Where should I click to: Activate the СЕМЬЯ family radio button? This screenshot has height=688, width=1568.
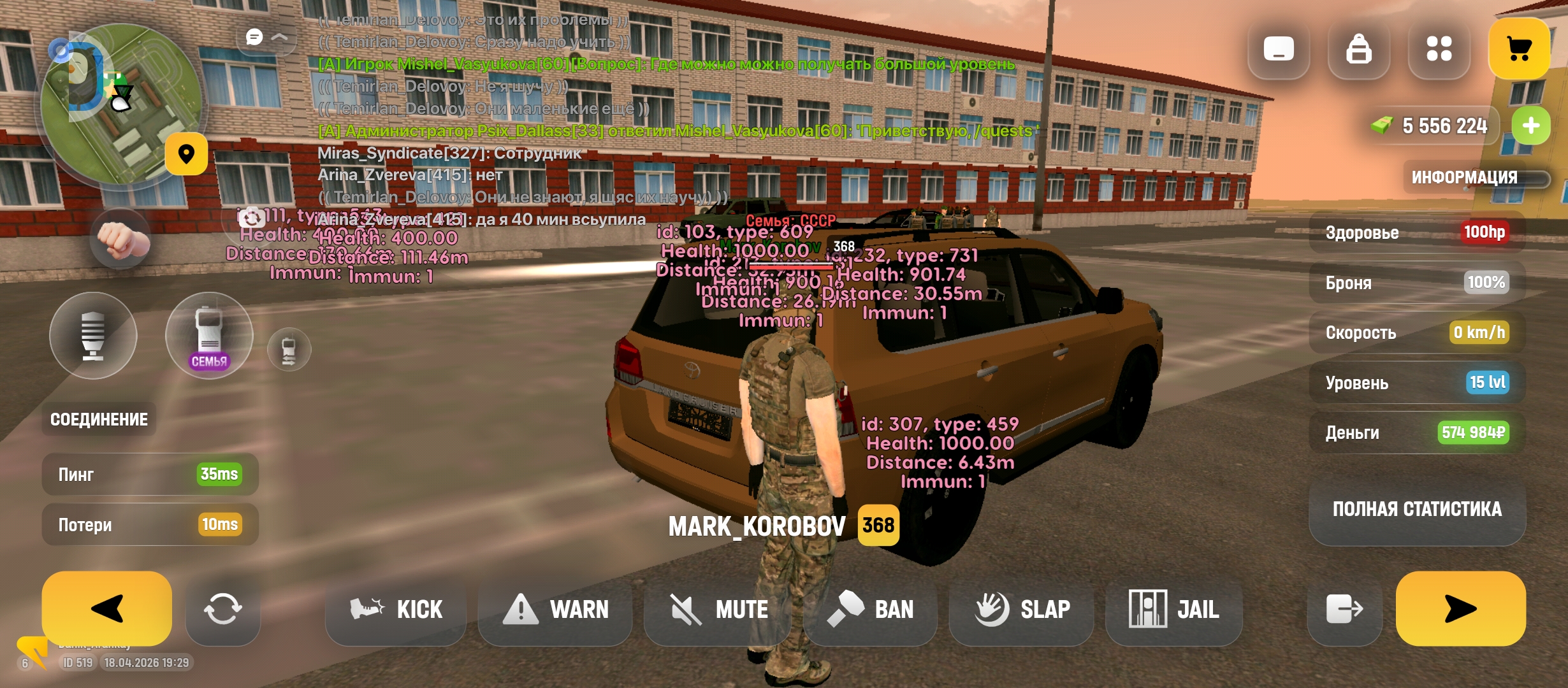click(209, 336)
